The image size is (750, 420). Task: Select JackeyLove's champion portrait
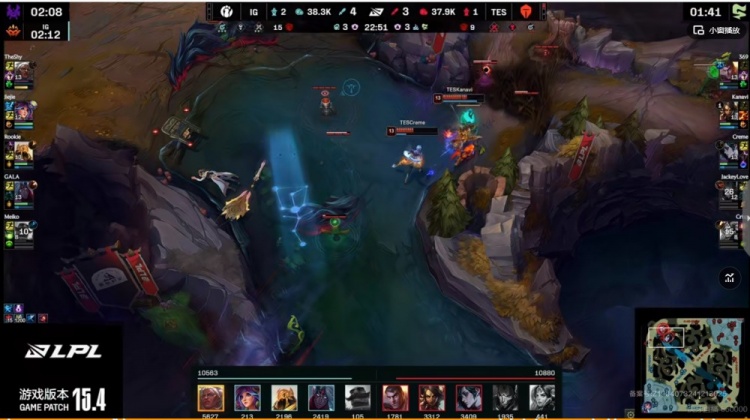[731, 192]
